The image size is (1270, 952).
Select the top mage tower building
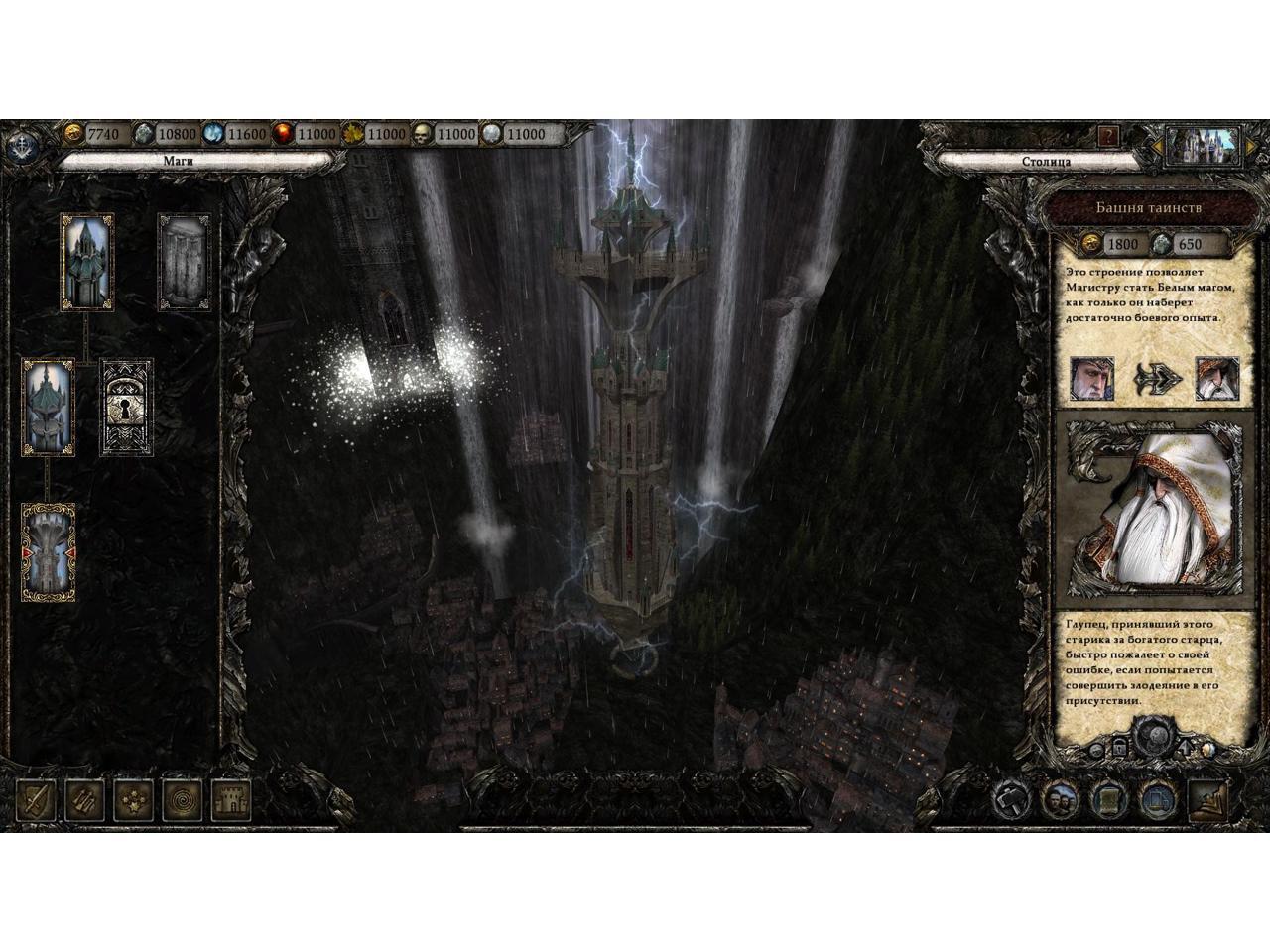pyautogui.click(x=87, y=261)
